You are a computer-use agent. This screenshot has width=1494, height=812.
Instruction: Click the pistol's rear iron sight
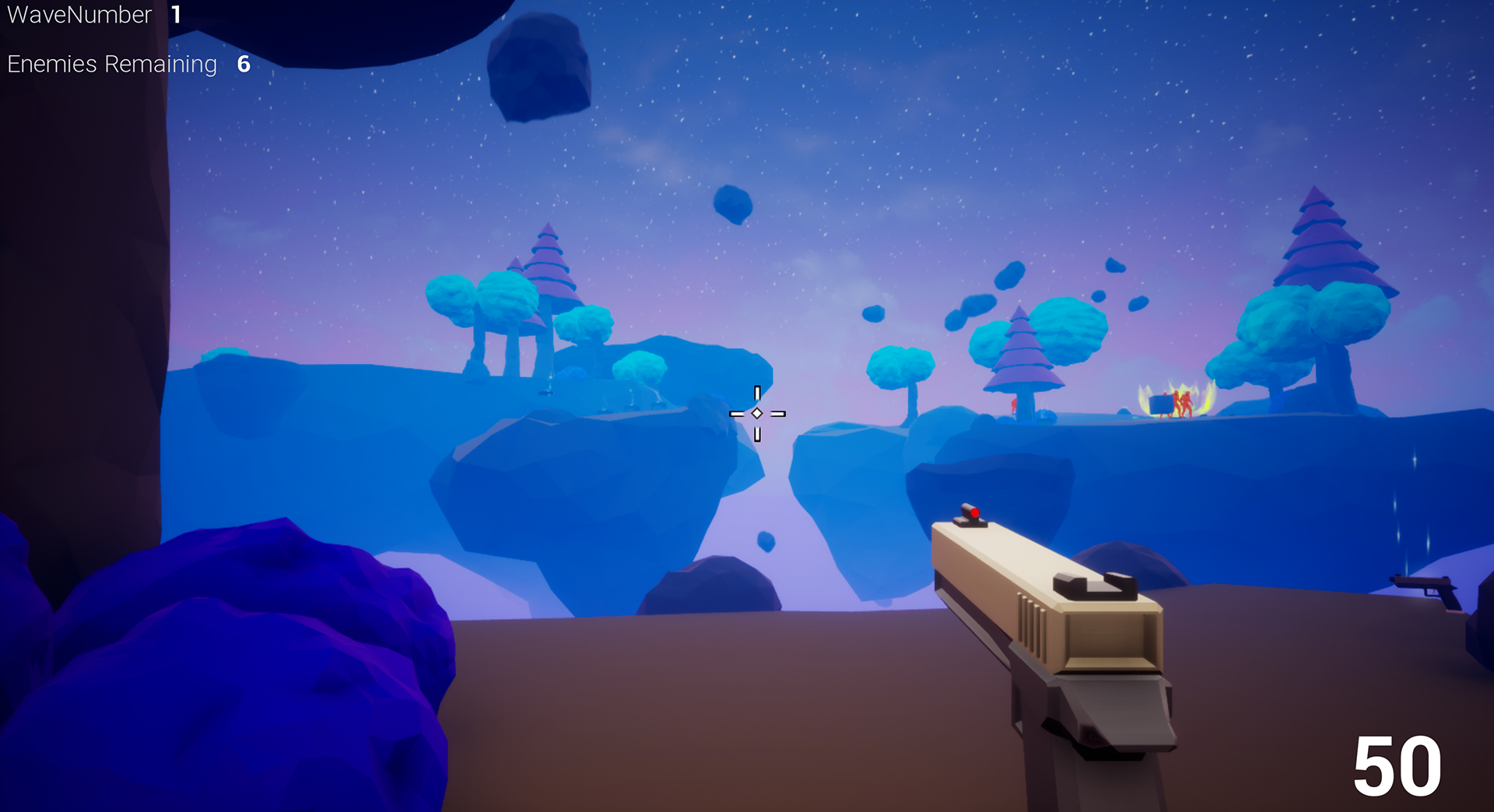tap(1096, 584)
